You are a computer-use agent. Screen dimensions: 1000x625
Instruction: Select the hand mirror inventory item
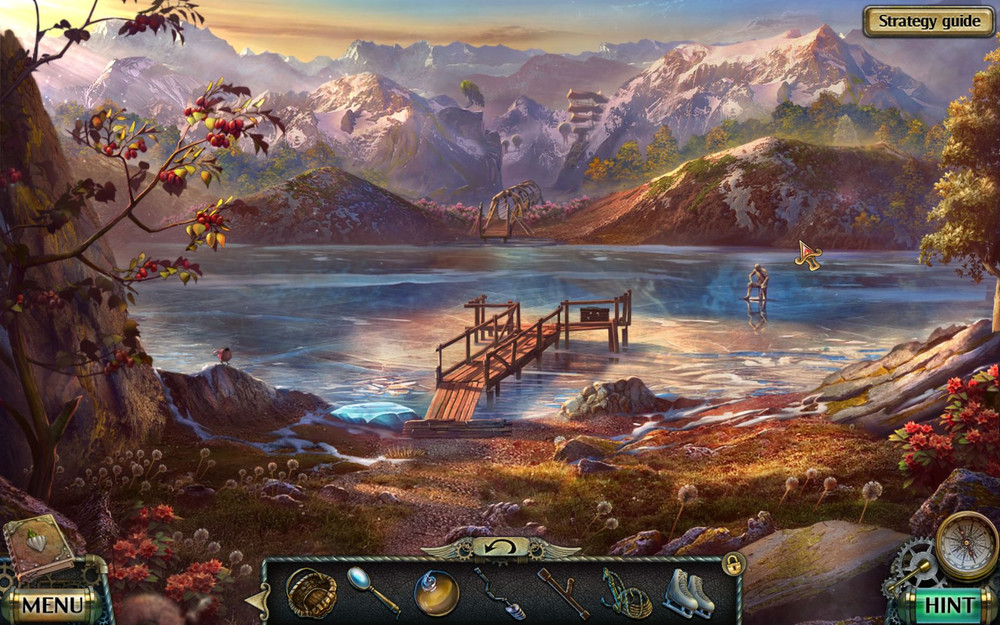coord(372,590)
